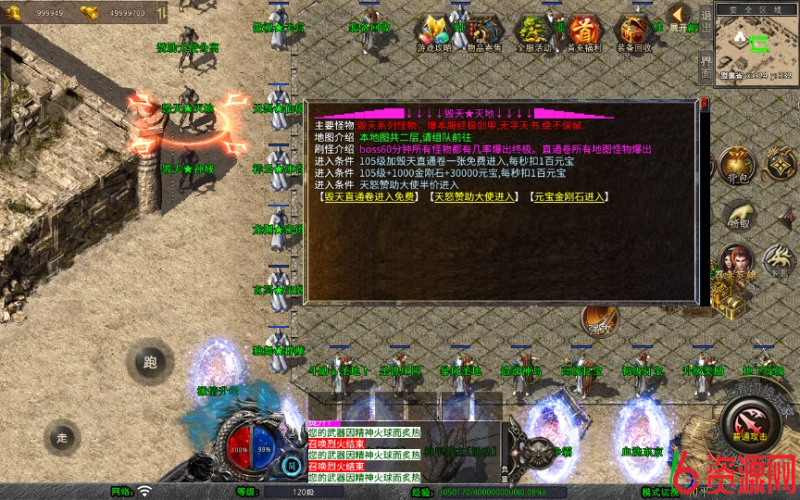Toggle the 走 walk button
Image resolution: width=800 pixels, height=500 pixels.
click(x=62, y=436)
